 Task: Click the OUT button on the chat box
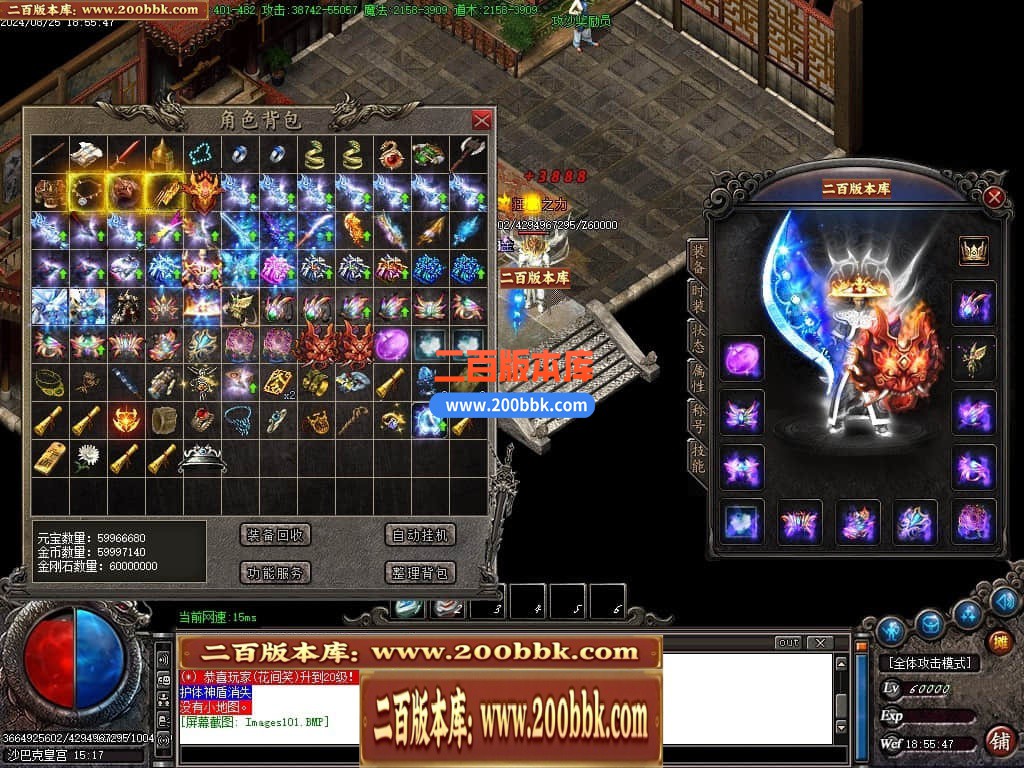pyautogui.click(x=788, y=643)
